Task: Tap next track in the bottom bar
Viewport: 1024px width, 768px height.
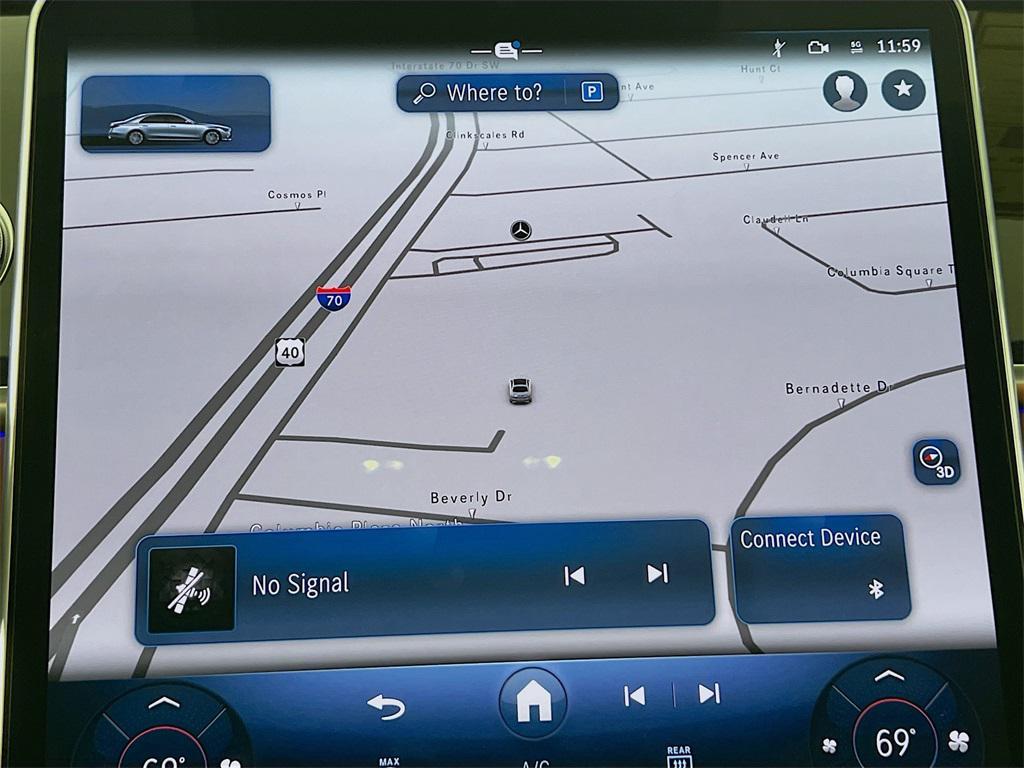Action: (x=709, y=694)
